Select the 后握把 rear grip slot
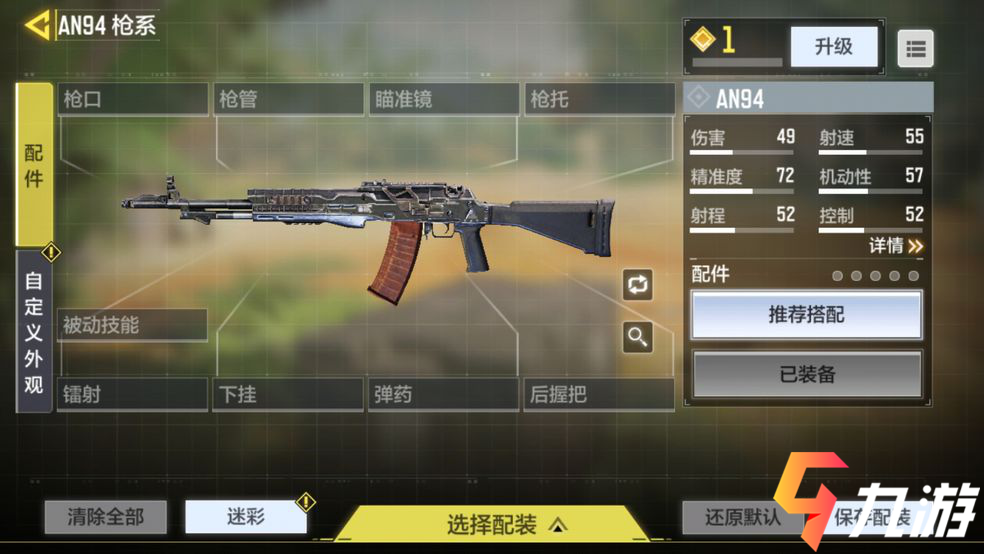984x554 pixels. (598, 394)
